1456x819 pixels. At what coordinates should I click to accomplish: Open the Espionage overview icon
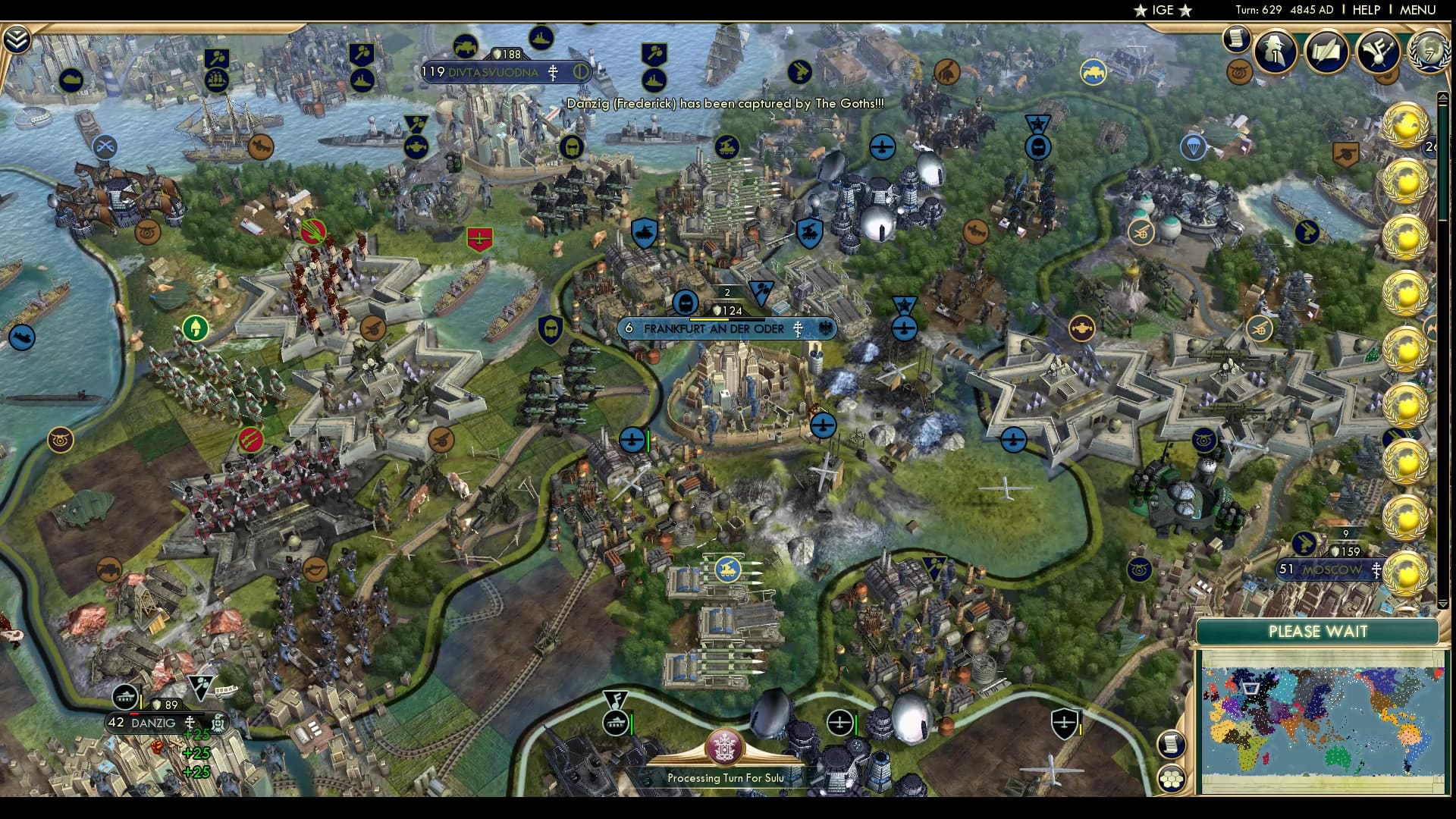(1274, 53)
